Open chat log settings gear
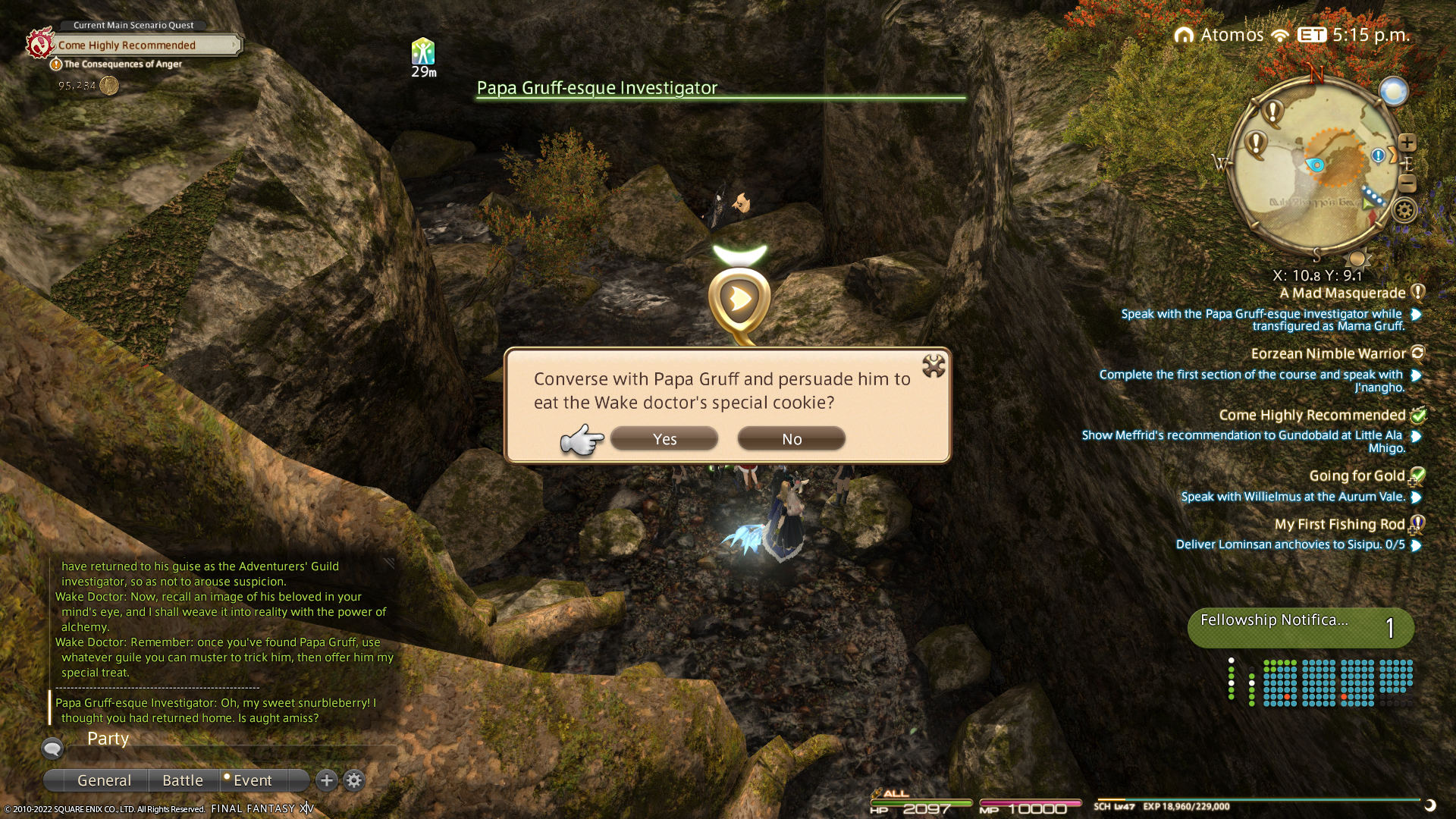This screenshot has width=1456, height=819. click(354, 780)
